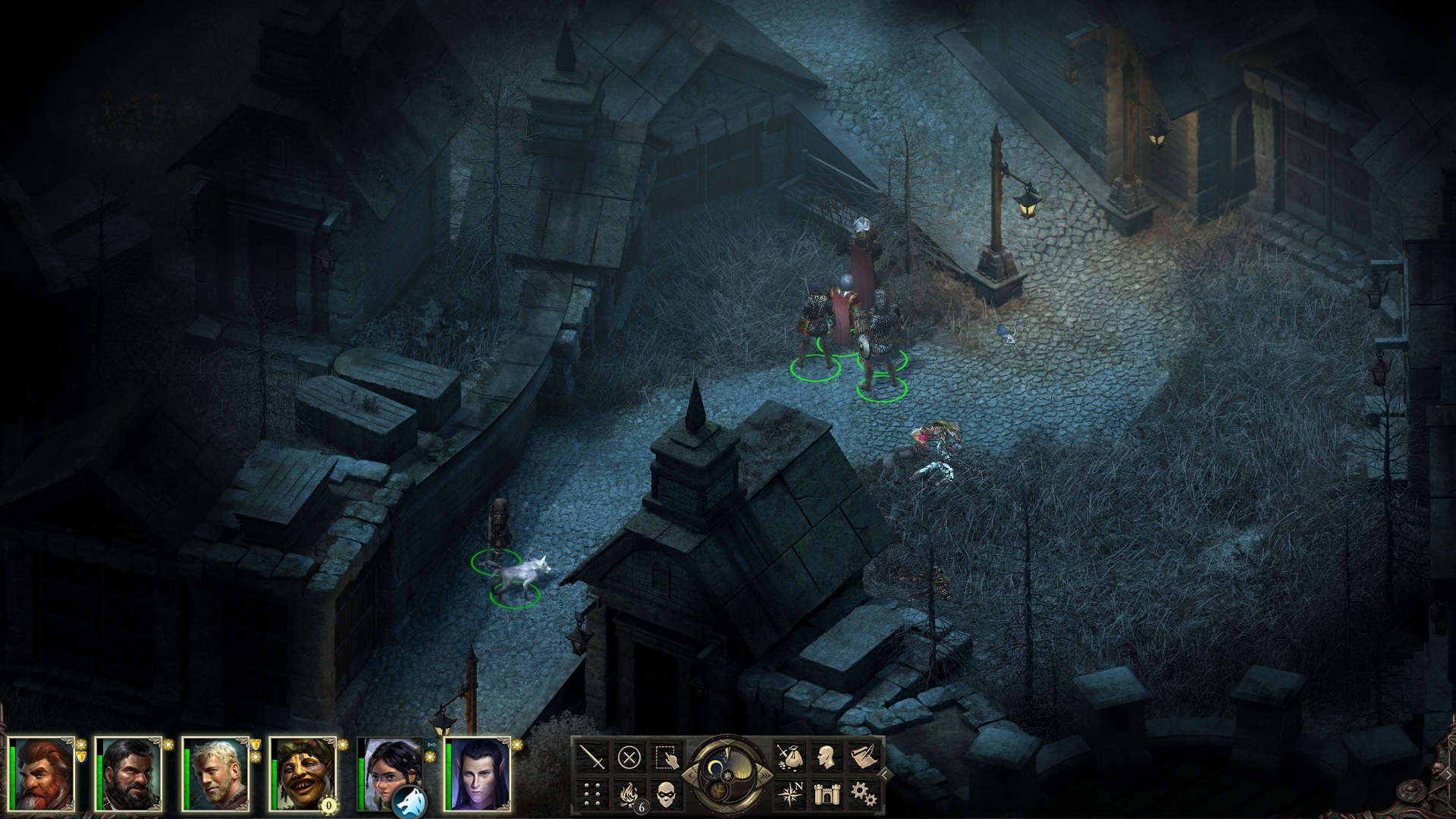1456x819 pixels.
Task: Open the Area Map compass icon
Action: [790, 793]
